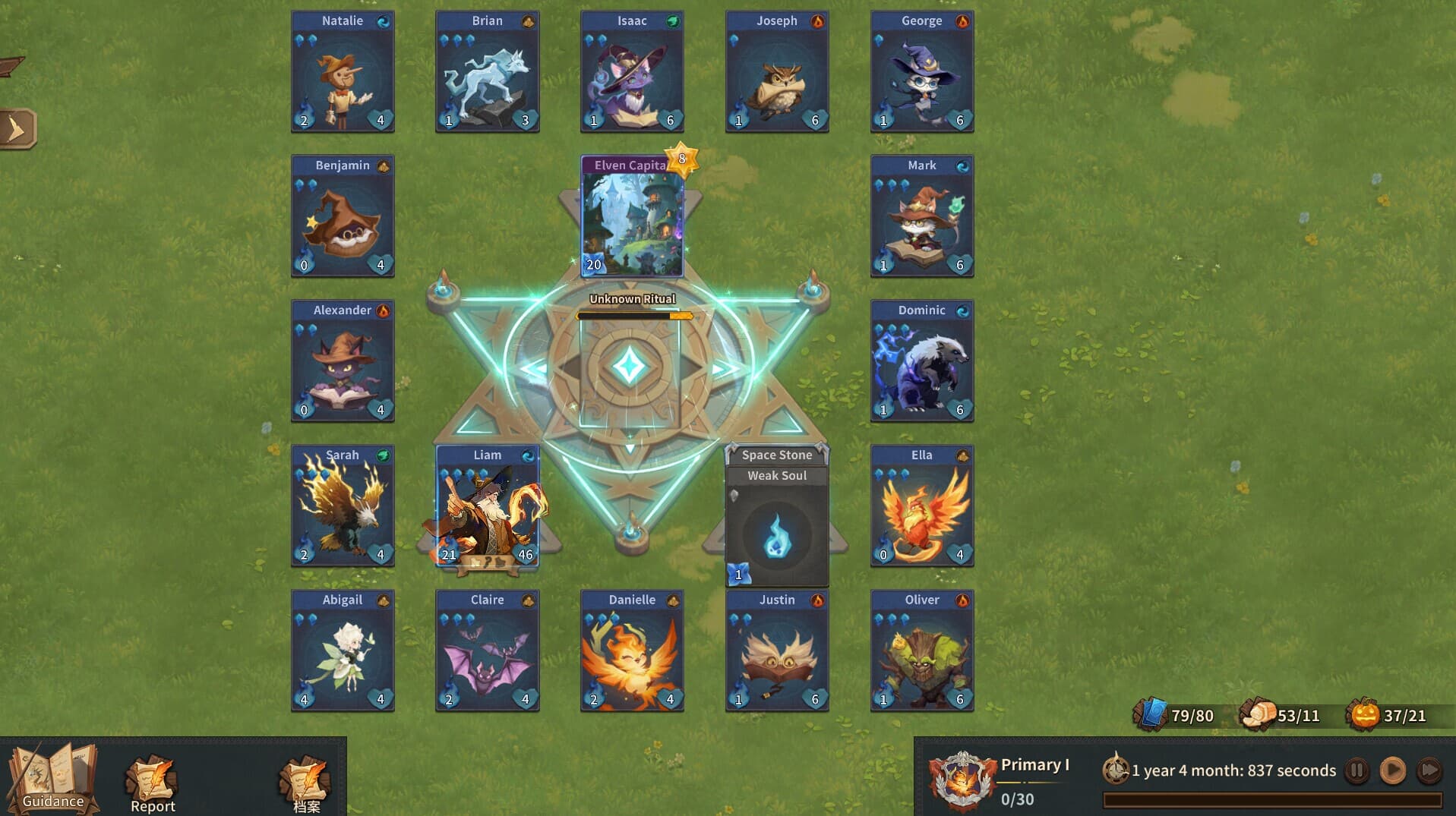The width and height of the screenshot is (1456, 816).
Task: Select the Liam wizard card
Action: [x=487, y=505]
